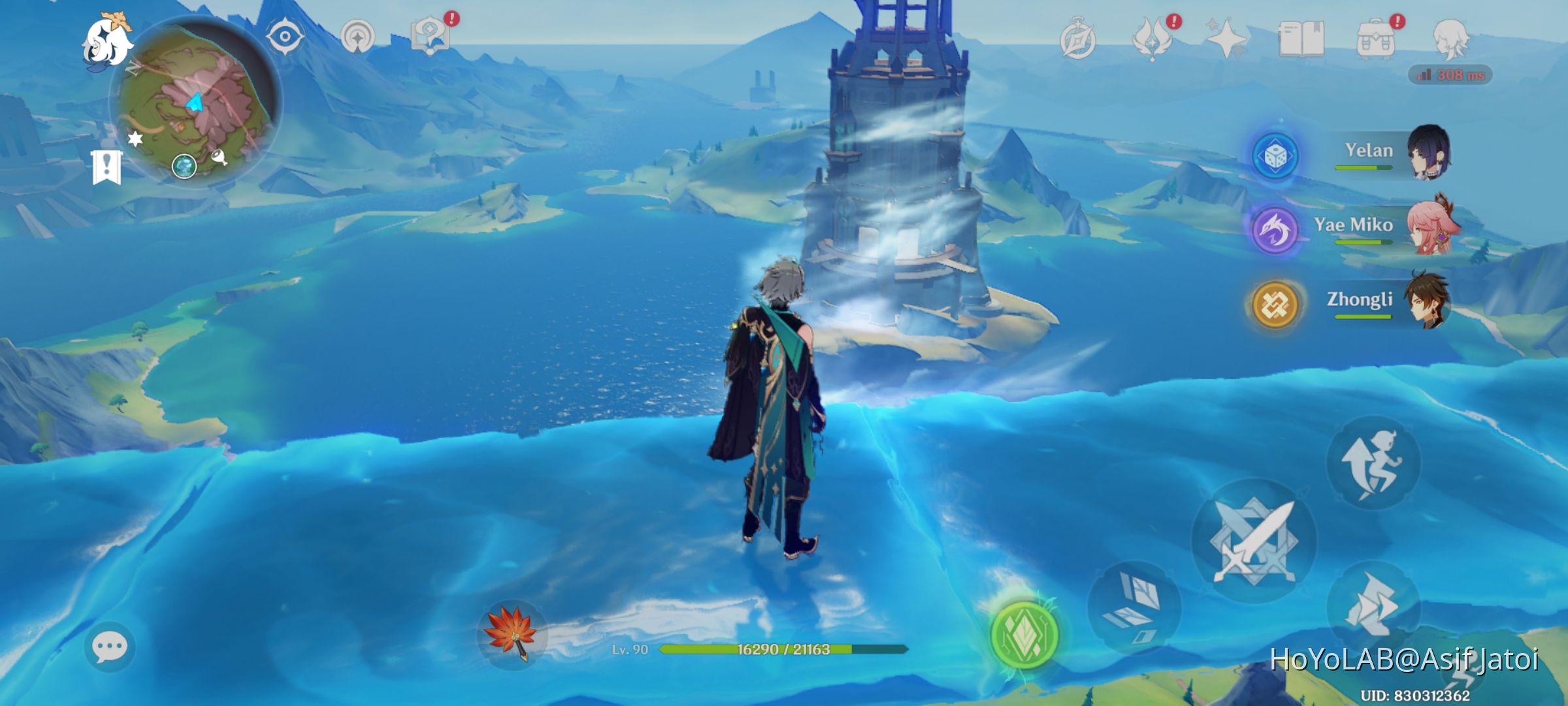
Task: Tap Yae Miko's purple fox burst icon
Action: point(1275,231)
